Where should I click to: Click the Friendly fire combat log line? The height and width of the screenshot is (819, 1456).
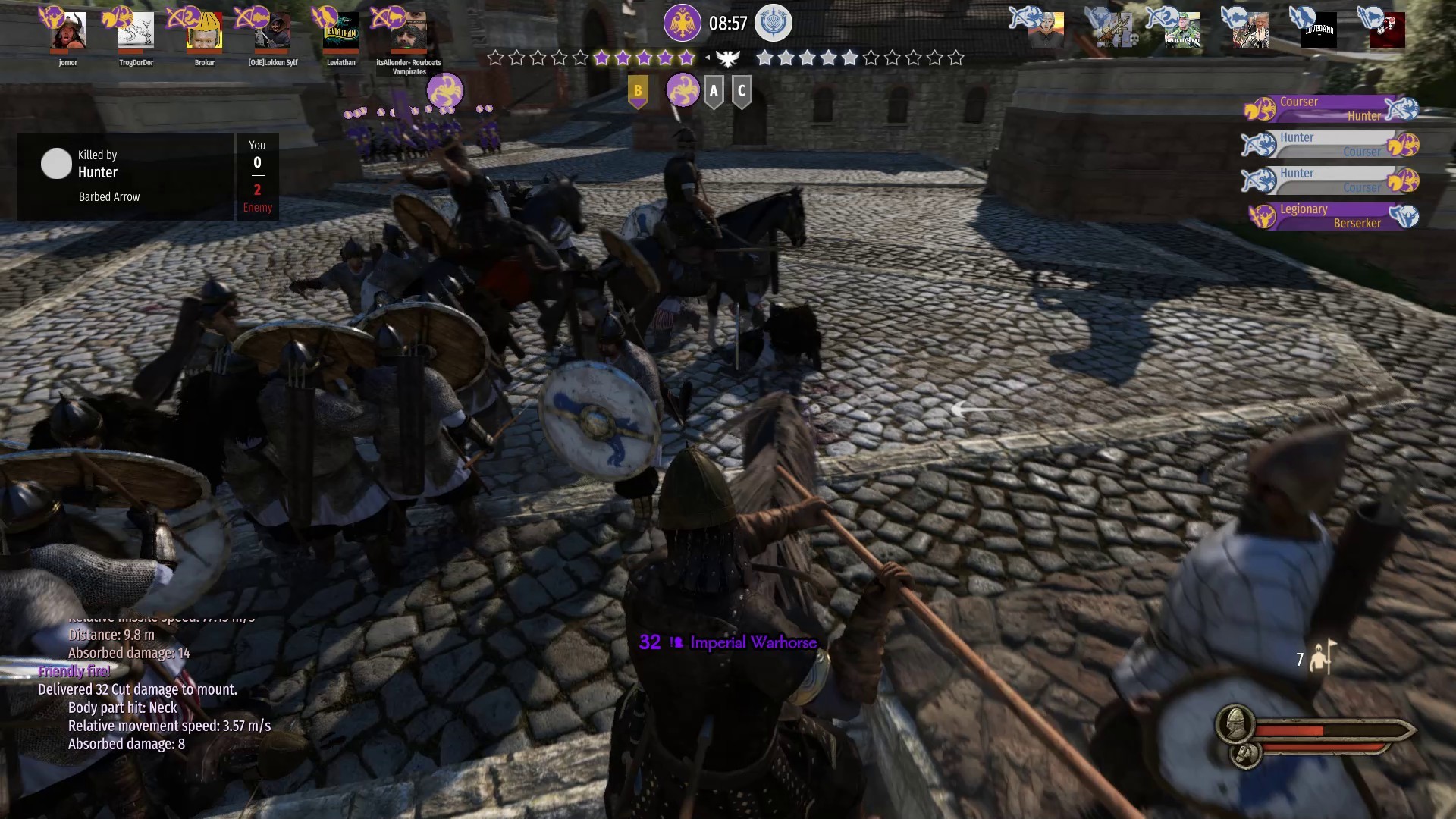point(74,671)
